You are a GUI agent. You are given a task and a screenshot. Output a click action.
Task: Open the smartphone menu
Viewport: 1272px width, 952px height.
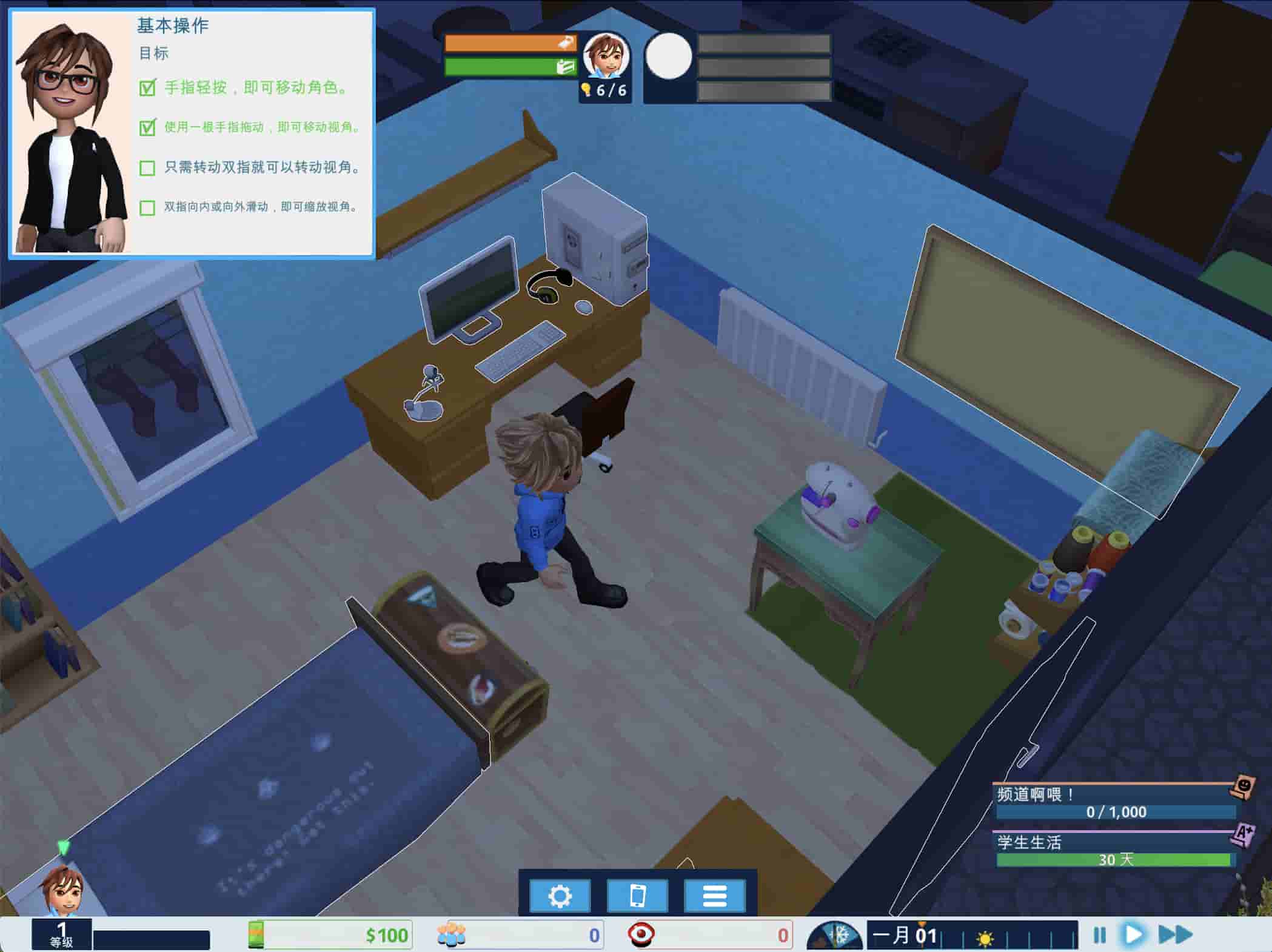click(637, 896)
